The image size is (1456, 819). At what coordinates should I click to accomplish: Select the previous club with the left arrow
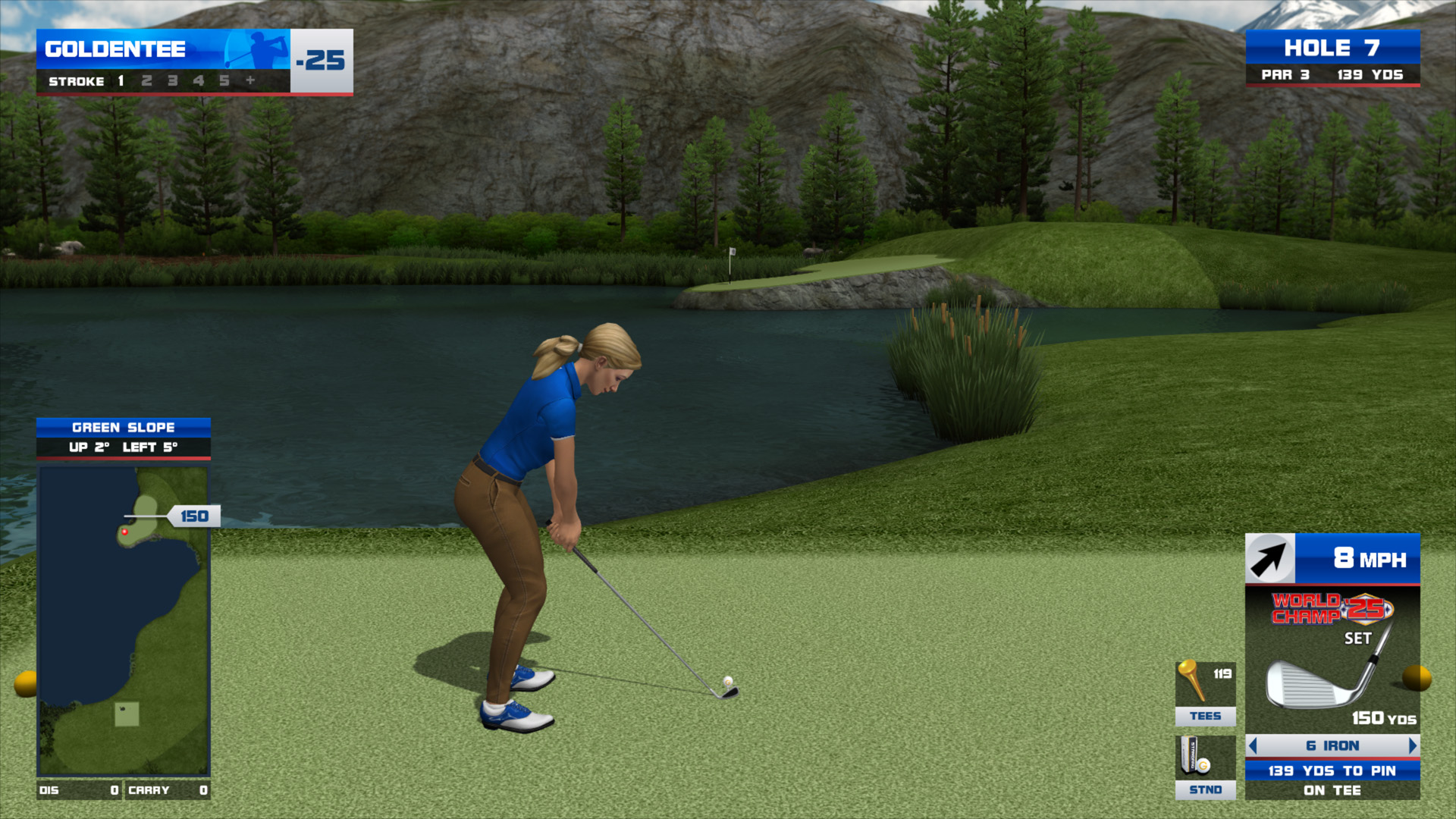[x=1253, y=746]
